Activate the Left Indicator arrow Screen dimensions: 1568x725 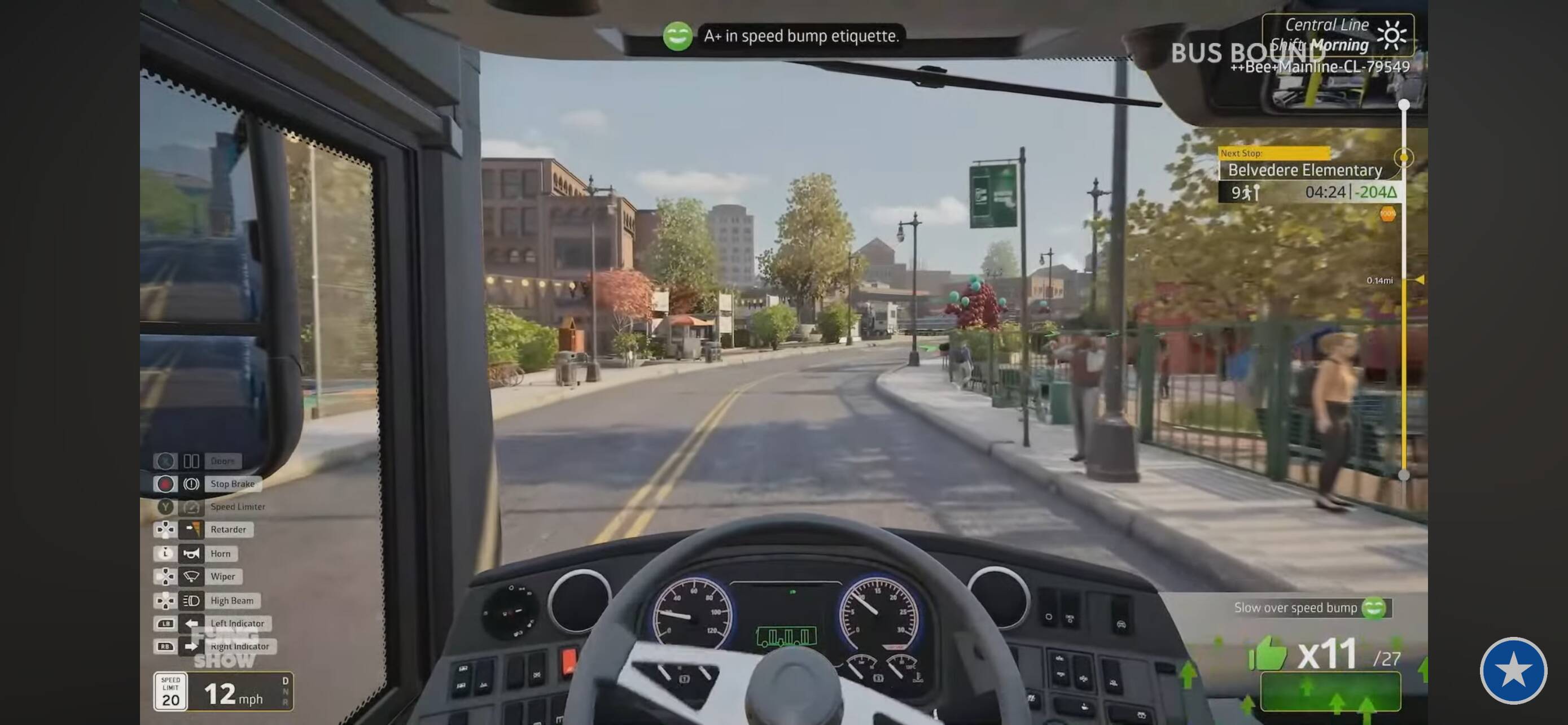[x=191, y=623]
